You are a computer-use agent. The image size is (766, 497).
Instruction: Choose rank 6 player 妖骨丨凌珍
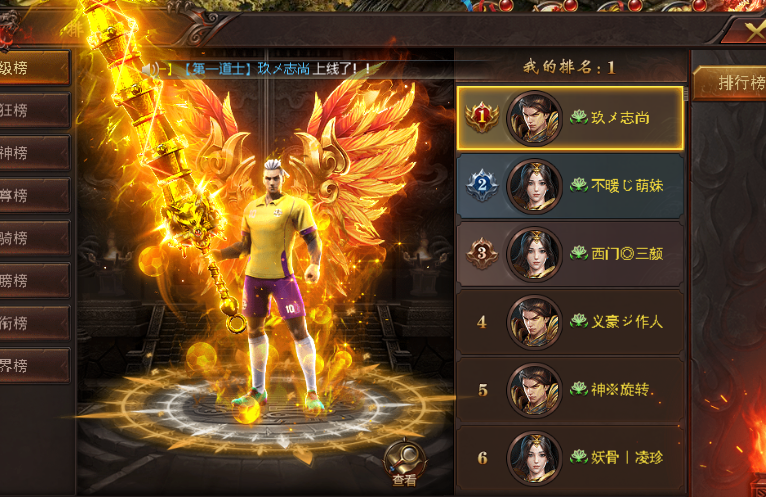coord(570,458)
